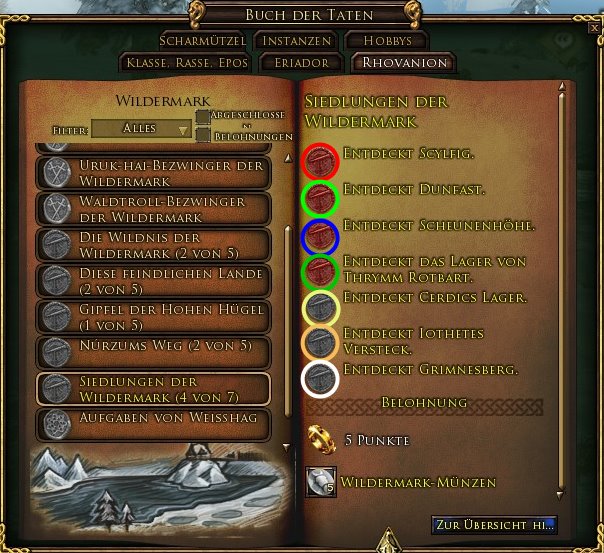Open Die Wildnis der Wildermark deed
The width and height of the screenshot is (604, 553).
(x=153, y=244)
